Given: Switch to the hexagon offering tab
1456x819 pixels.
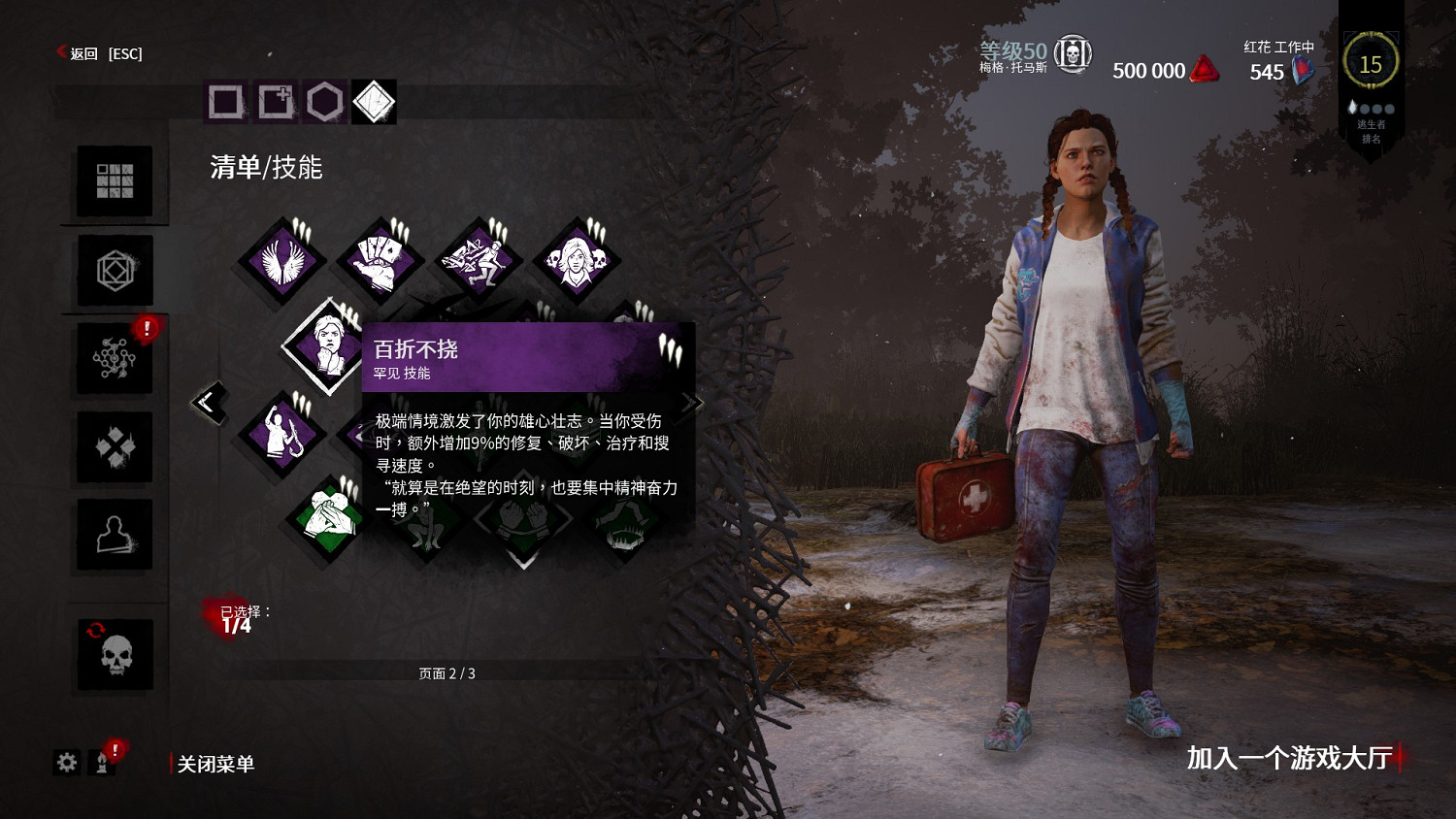Looking at the screenshot, I should [325, 101].
